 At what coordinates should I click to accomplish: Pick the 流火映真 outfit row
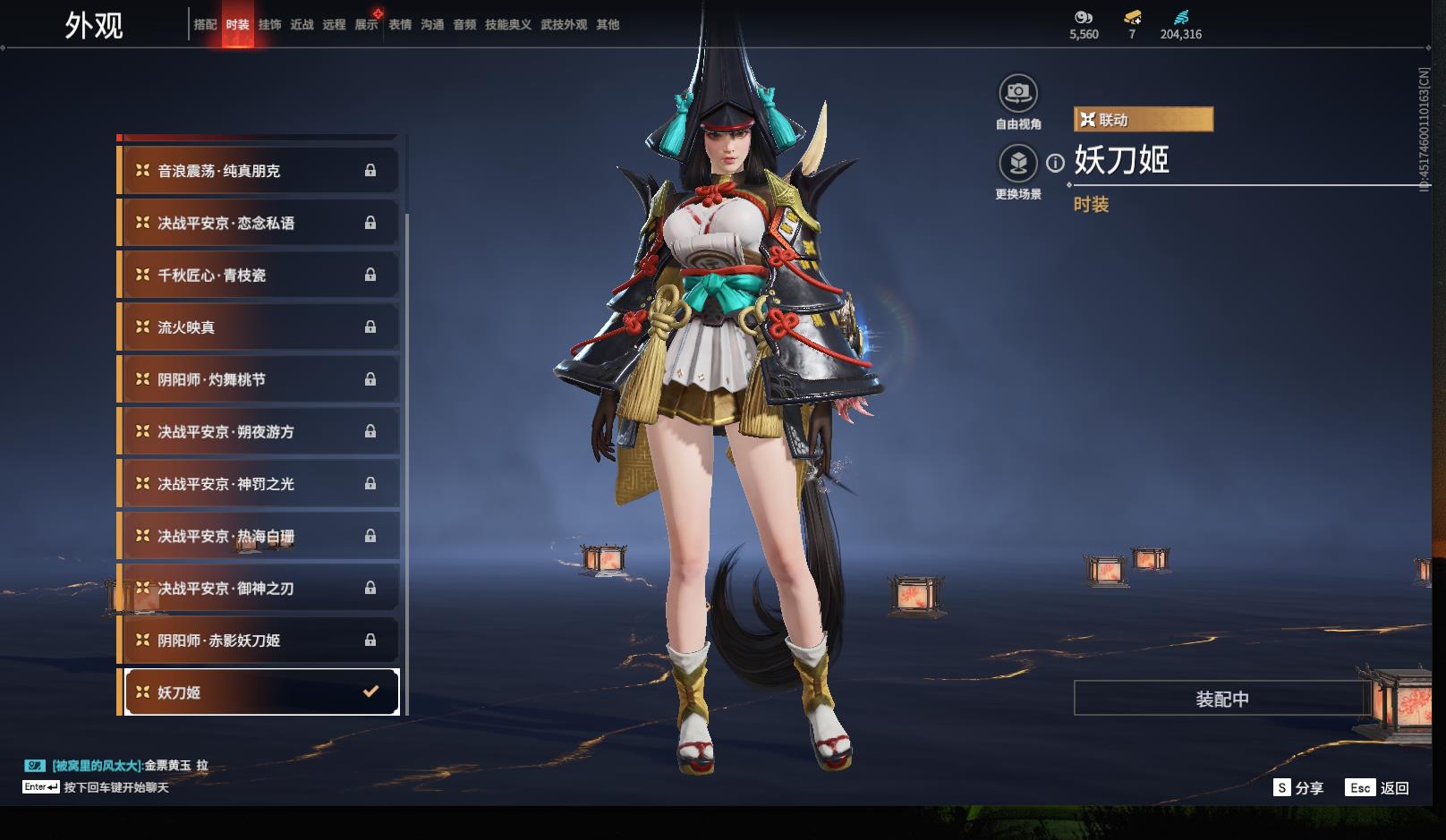(258, 327)
